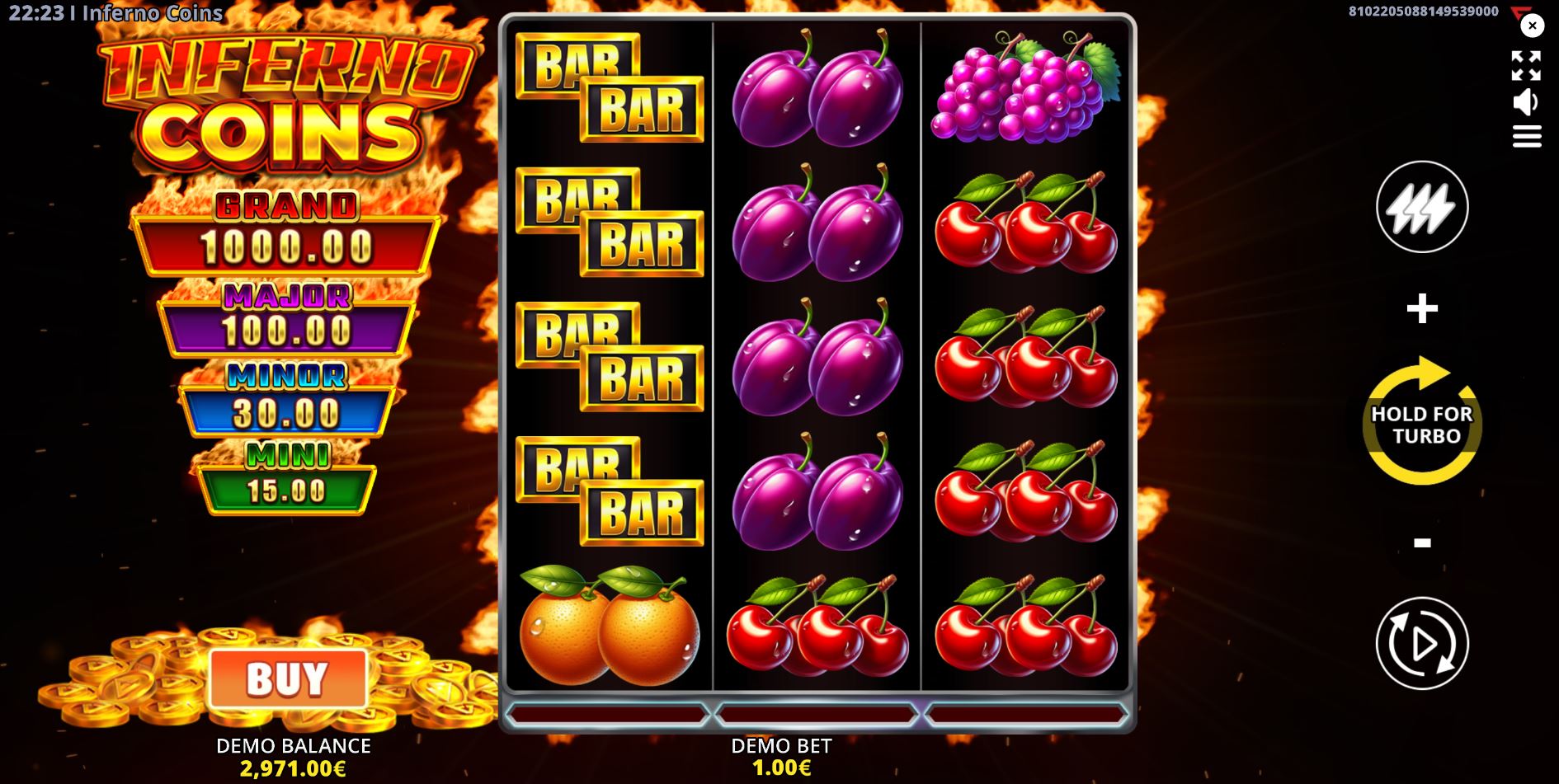Viewport: 1559px width, 784px height.
Task: Enable quick spin with the triple-lightning icon
Action: pyautogui.click(x=1420, y=206)
